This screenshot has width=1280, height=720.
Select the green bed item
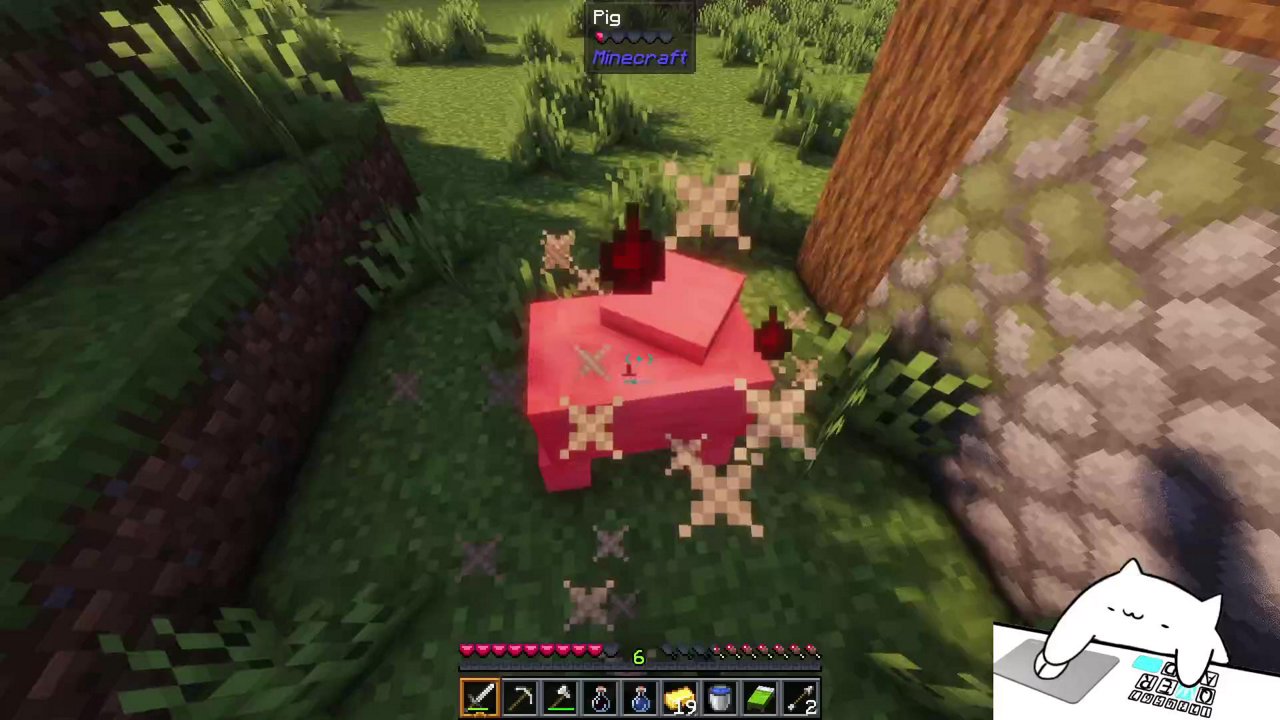(x=759, y=695)
